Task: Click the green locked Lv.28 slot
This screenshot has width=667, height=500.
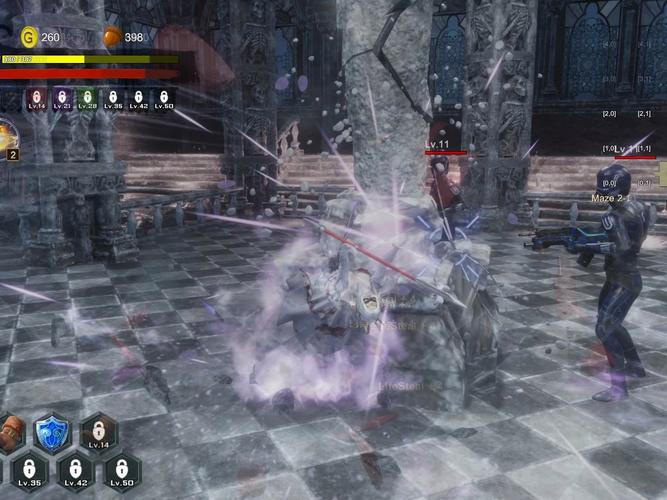Action: [87, 99]
